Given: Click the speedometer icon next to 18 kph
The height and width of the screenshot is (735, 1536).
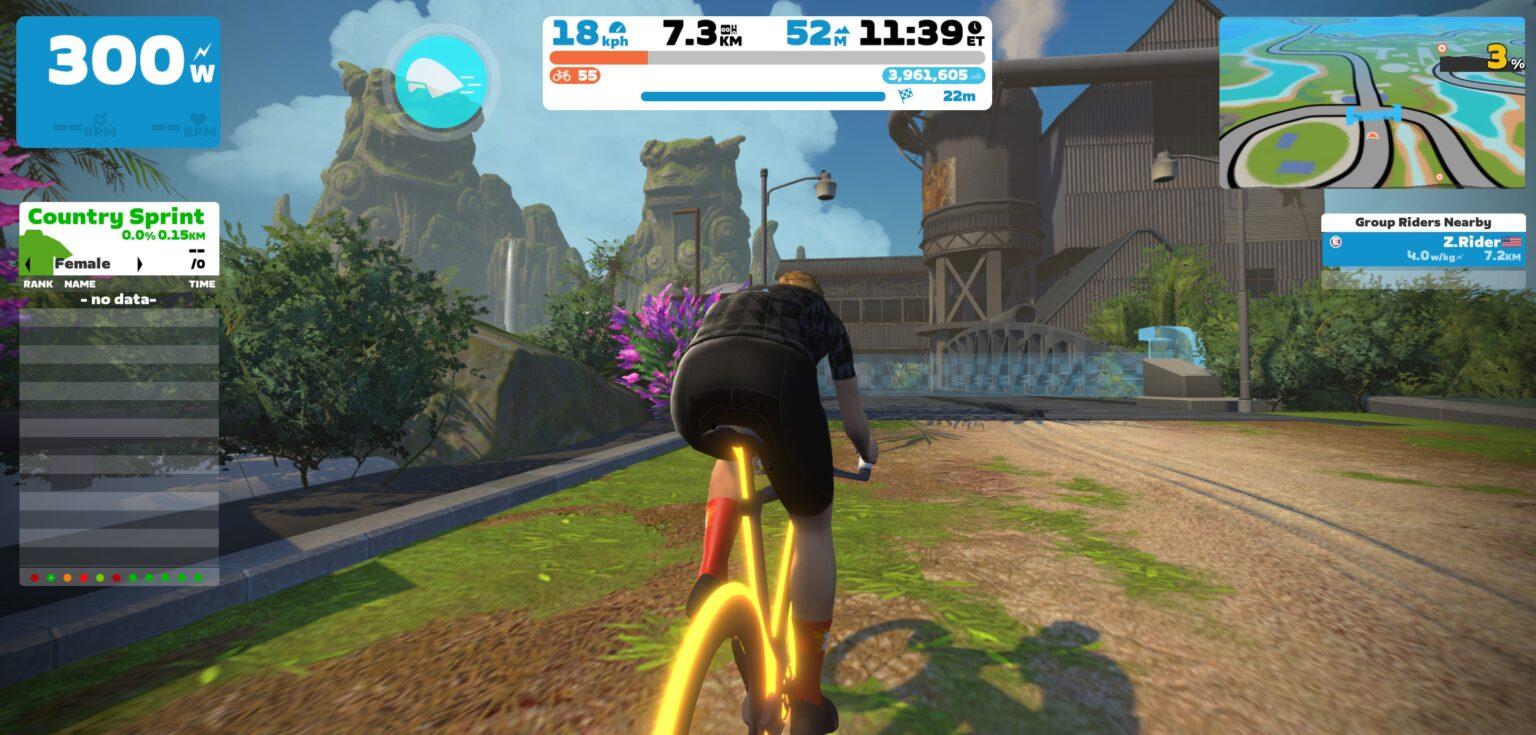Looking at the screenshot, I should [618, 28].
